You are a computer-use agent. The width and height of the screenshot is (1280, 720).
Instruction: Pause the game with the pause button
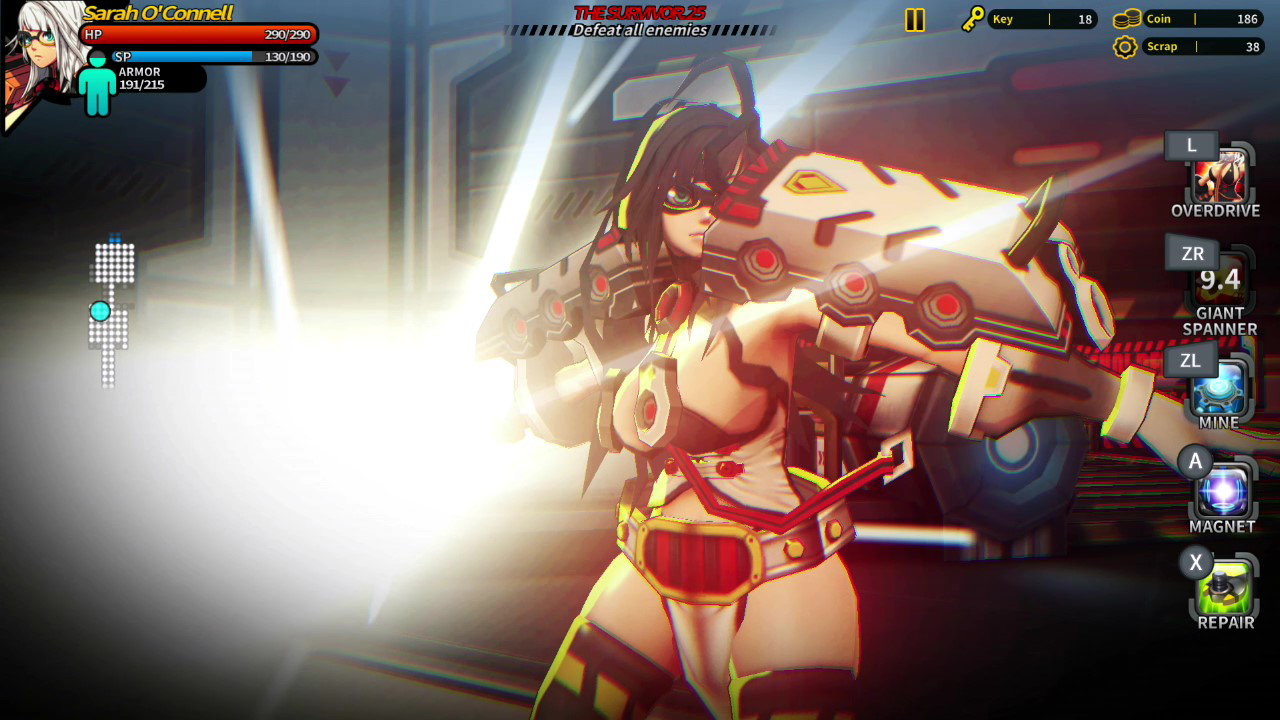(x=914, y=18)
